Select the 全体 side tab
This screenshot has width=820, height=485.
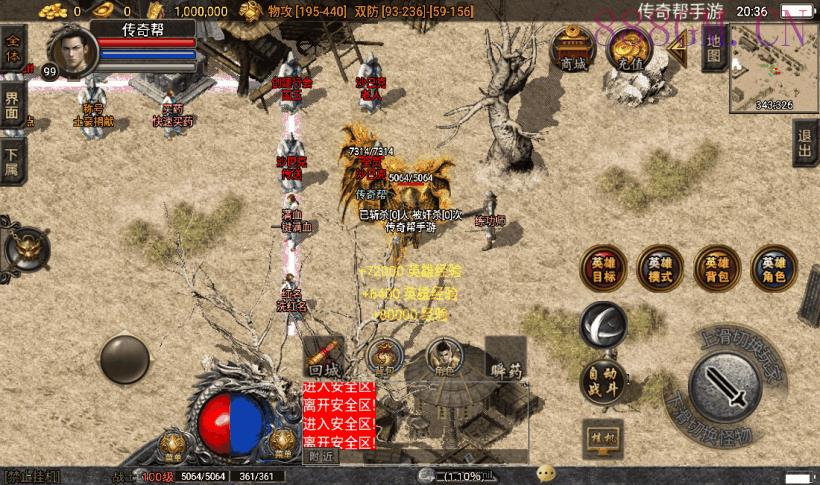[x=12, y=49]
